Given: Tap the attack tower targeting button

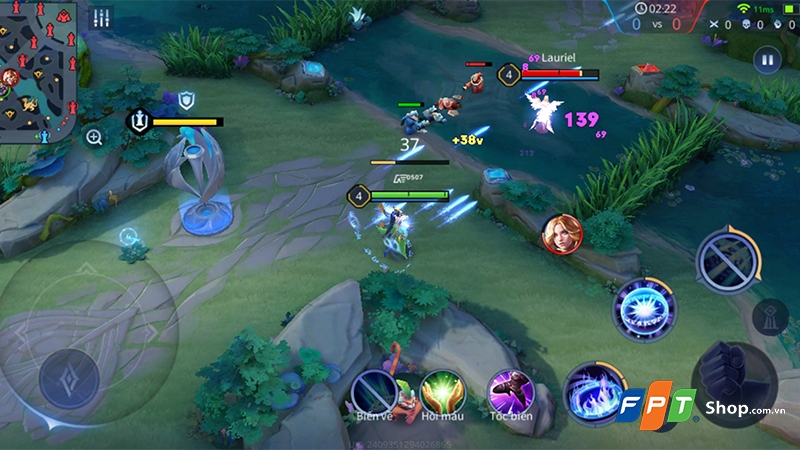Looking at the screenshot, I should click(x=770, y=316).
